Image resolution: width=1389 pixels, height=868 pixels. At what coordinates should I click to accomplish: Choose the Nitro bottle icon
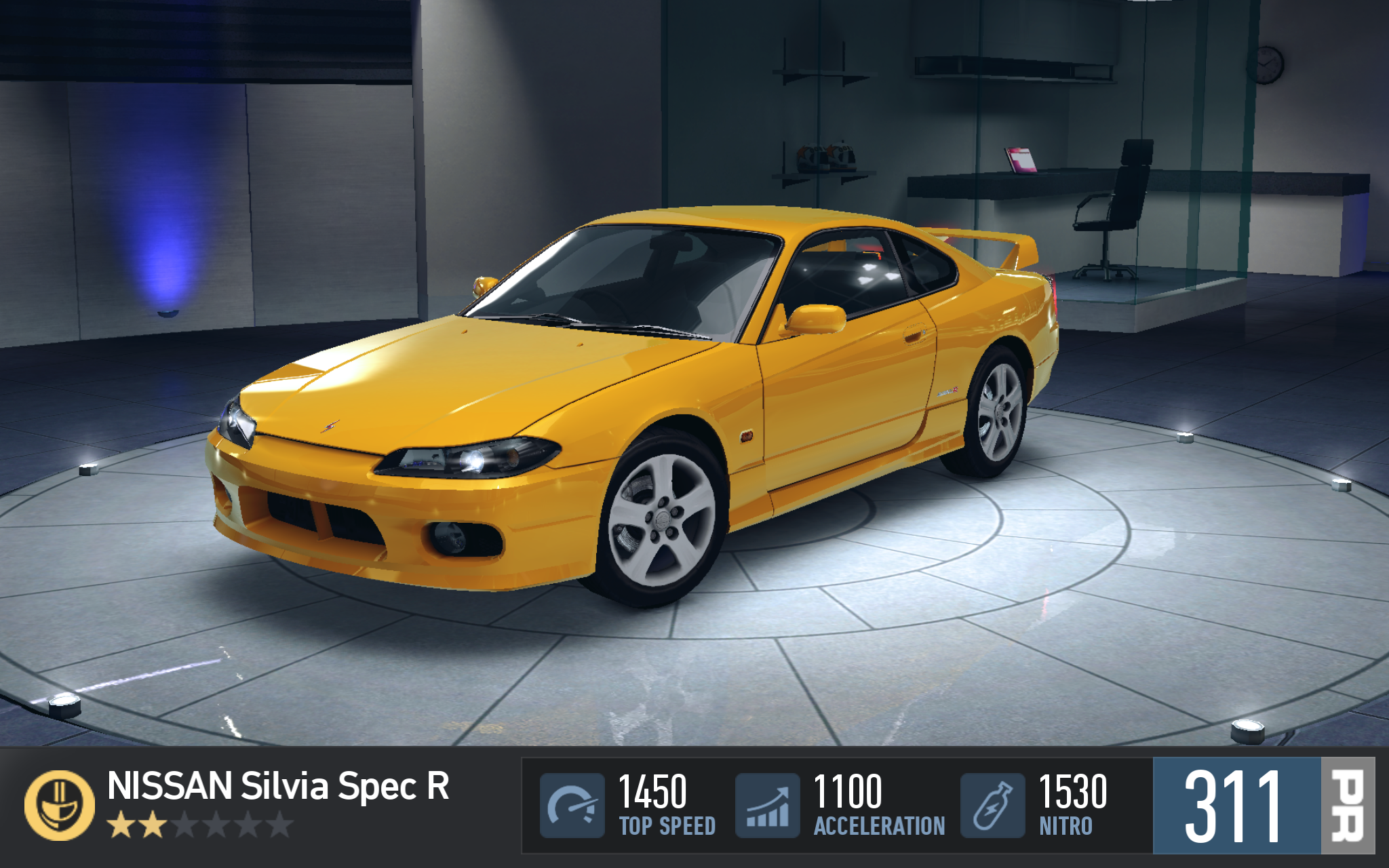pyautogui.click(x=992, y=806)
